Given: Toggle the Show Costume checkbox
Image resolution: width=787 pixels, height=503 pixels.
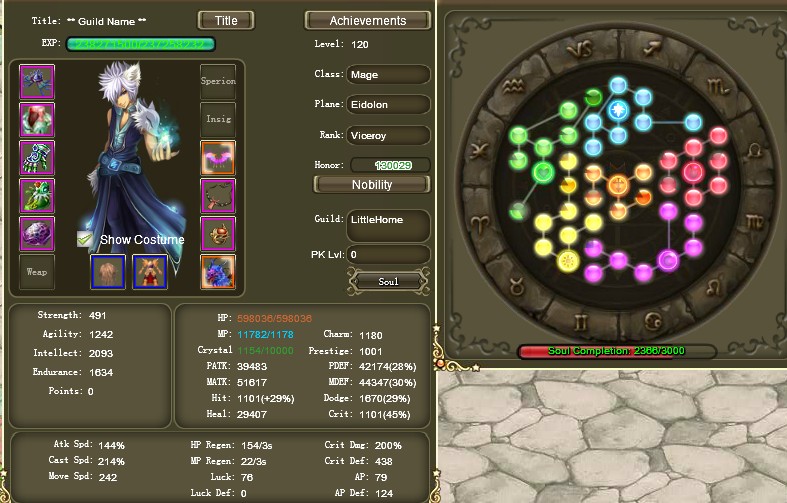Looking at the screenshot, I should click(85, 239).
